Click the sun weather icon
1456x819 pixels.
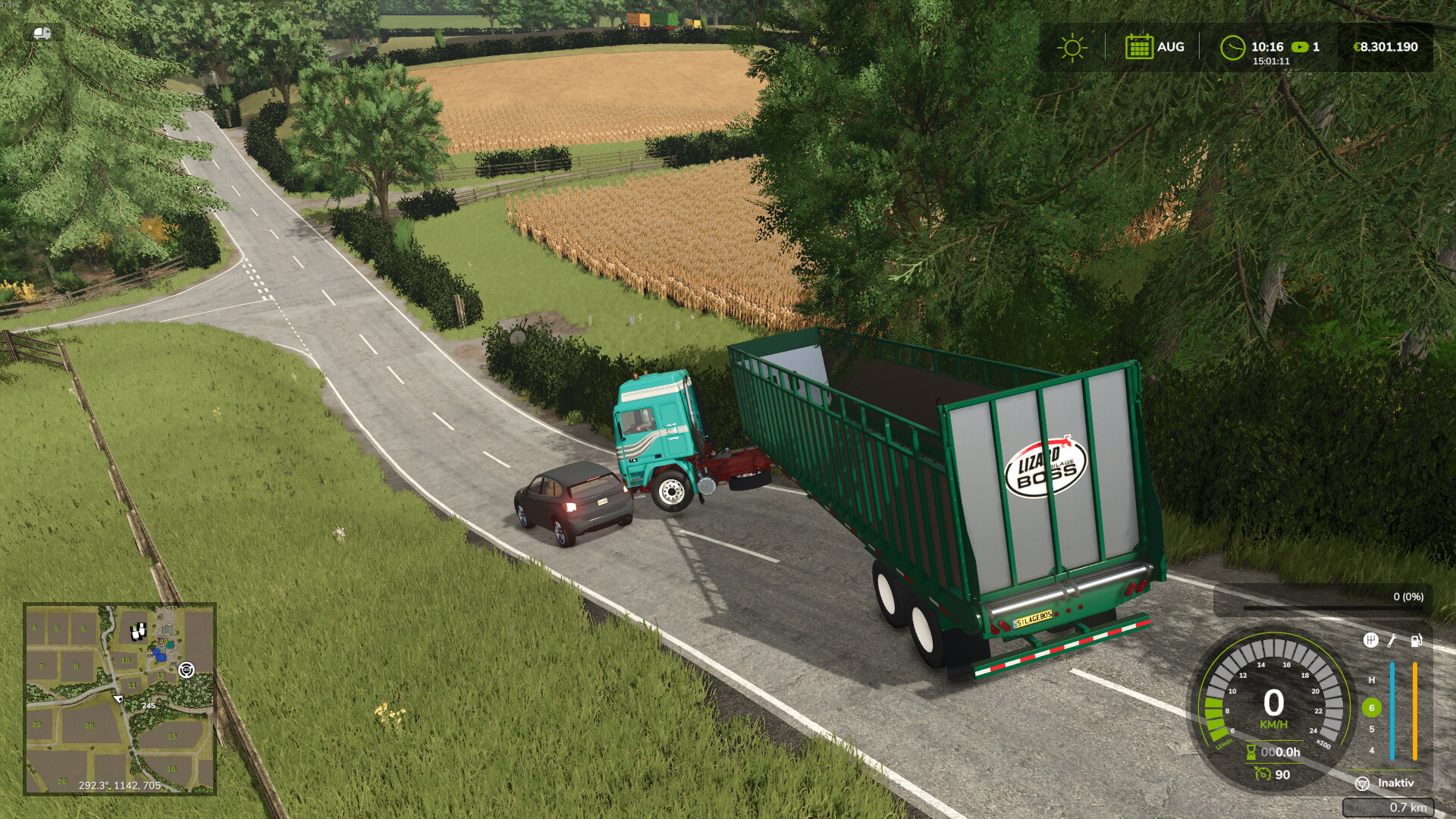tap(1072, 48)
